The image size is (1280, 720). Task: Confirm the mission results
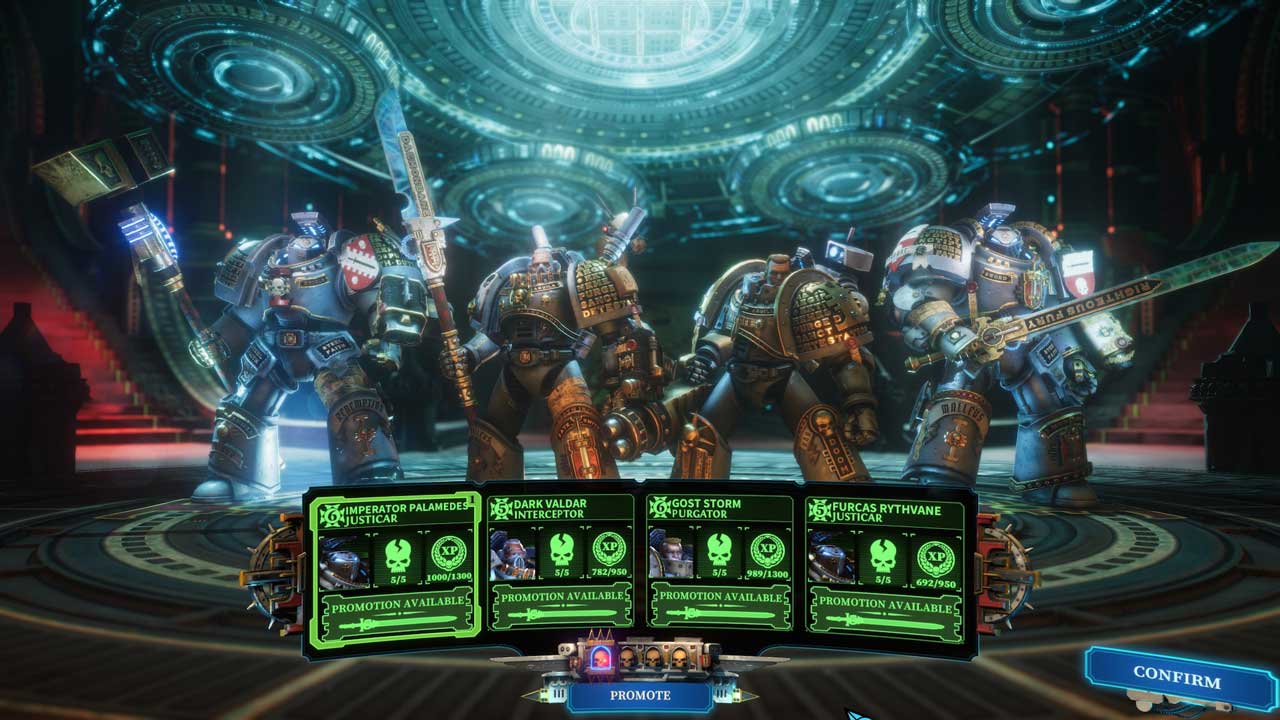[1176, 679]
